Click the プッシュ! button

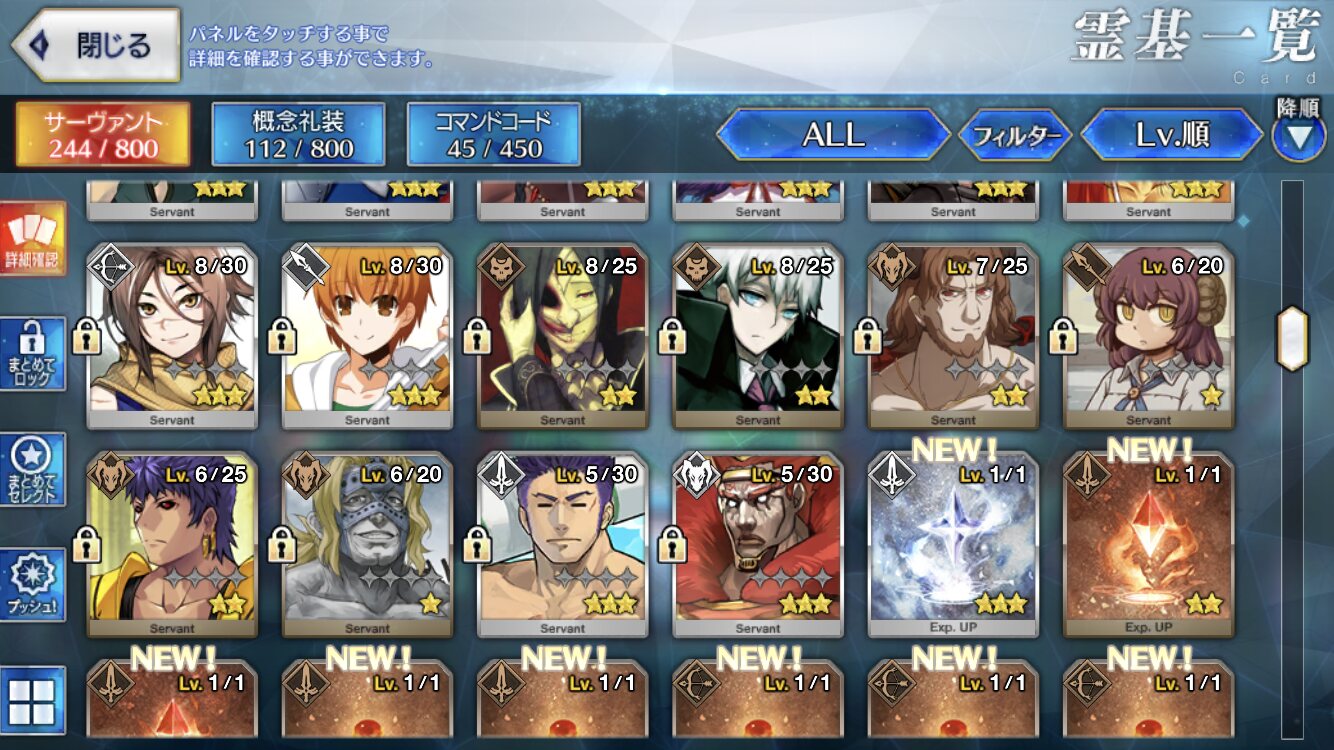tap(32, 585)
